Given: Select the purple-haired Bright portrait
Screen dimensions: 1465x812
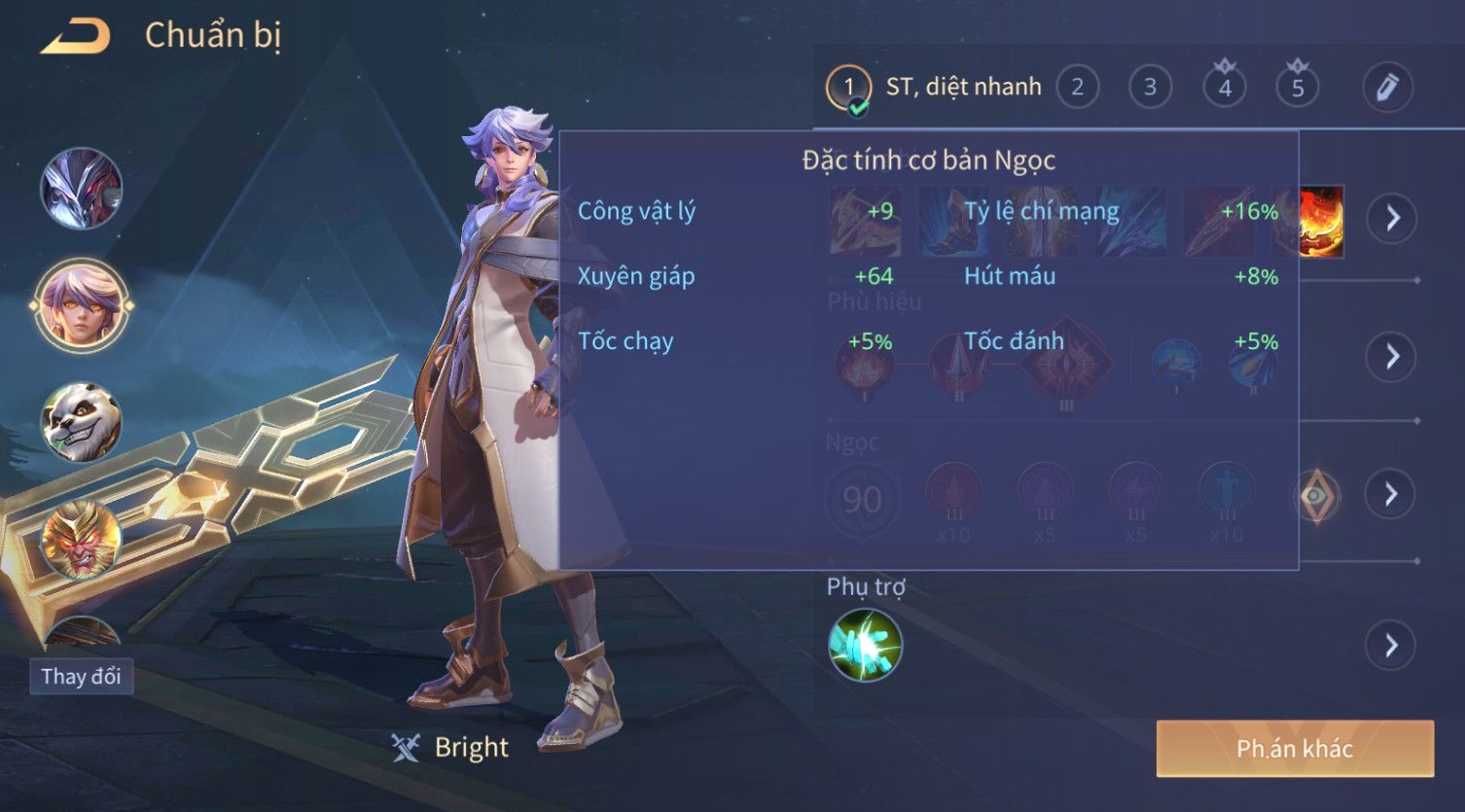Looking at the screenshot, I should [x=82, y=305].
